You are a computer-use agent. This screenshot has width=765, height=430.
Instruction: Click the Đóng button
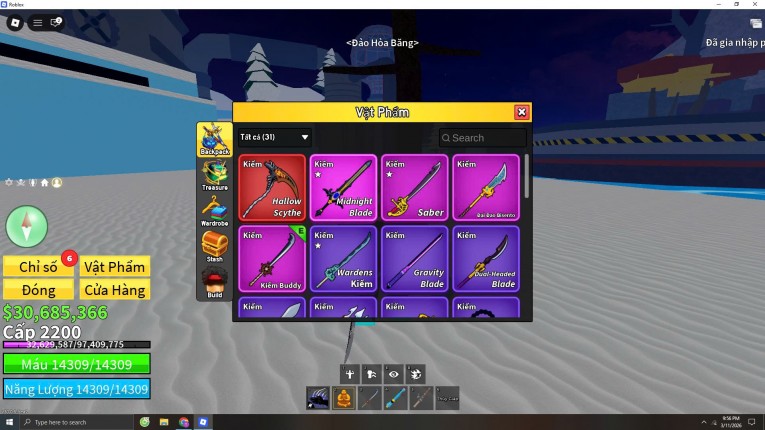[x=38, y=290]
